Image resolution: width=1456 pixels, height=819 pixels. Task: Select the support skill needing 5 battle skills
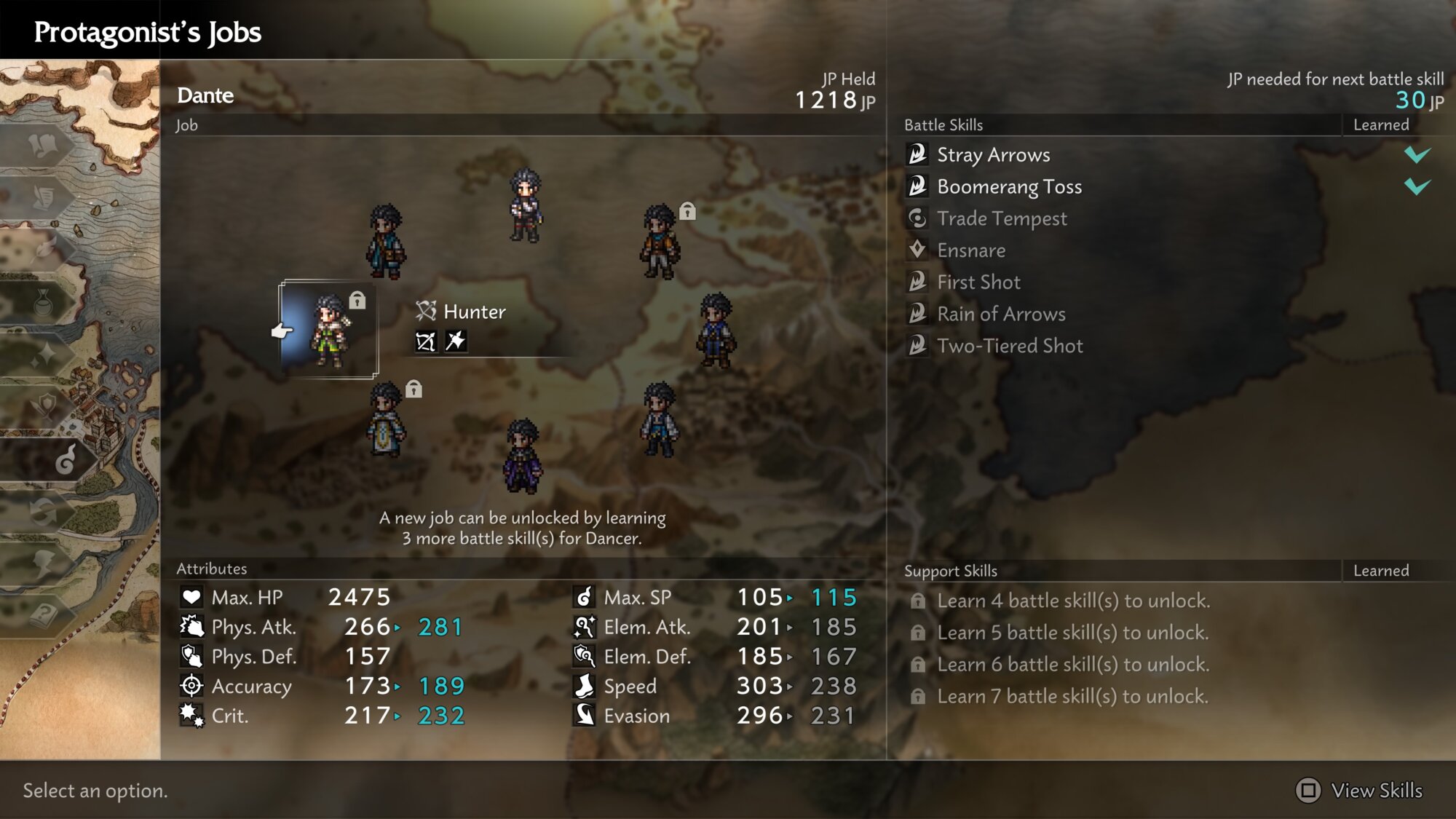[1072, 633]
